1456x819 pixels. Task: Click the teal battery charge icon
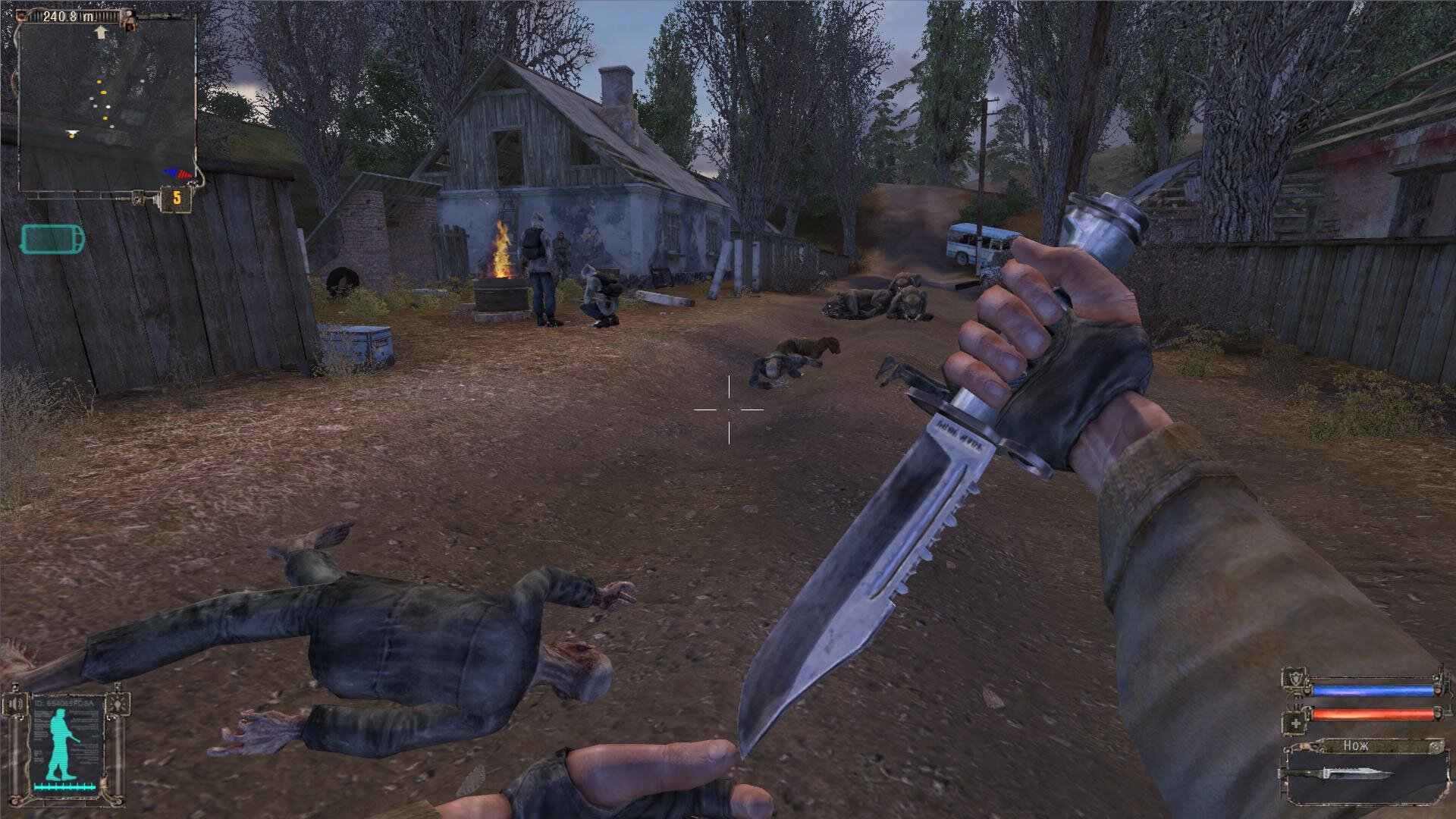[53, 239]
